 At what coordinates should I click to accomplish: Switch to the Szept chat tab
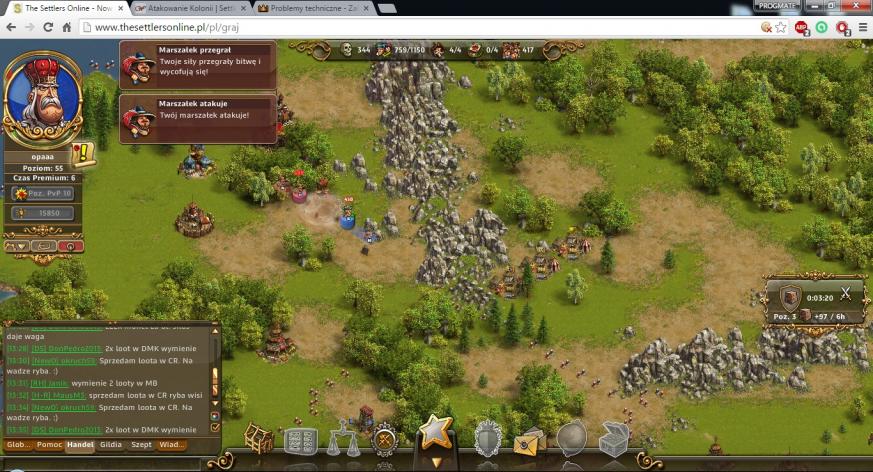(x=141, y=445)
